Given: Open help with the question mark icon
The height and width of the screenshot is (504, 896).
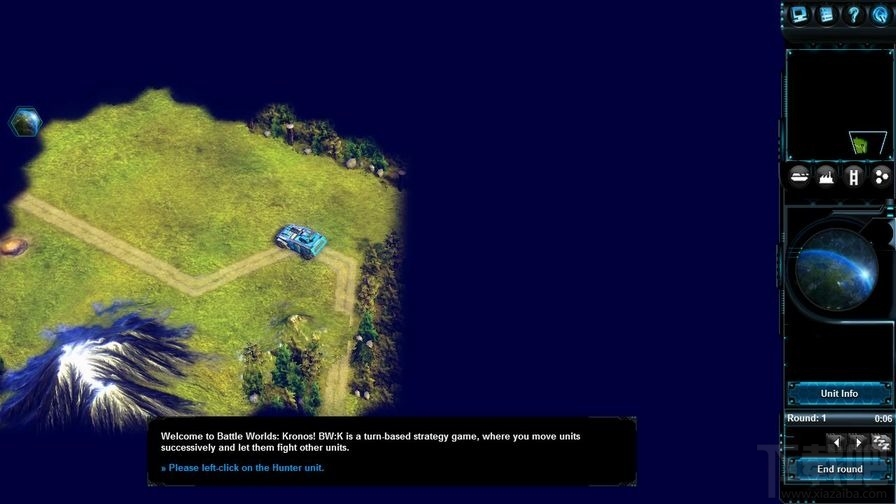Looking at the screenshot, I should point(853,14).
